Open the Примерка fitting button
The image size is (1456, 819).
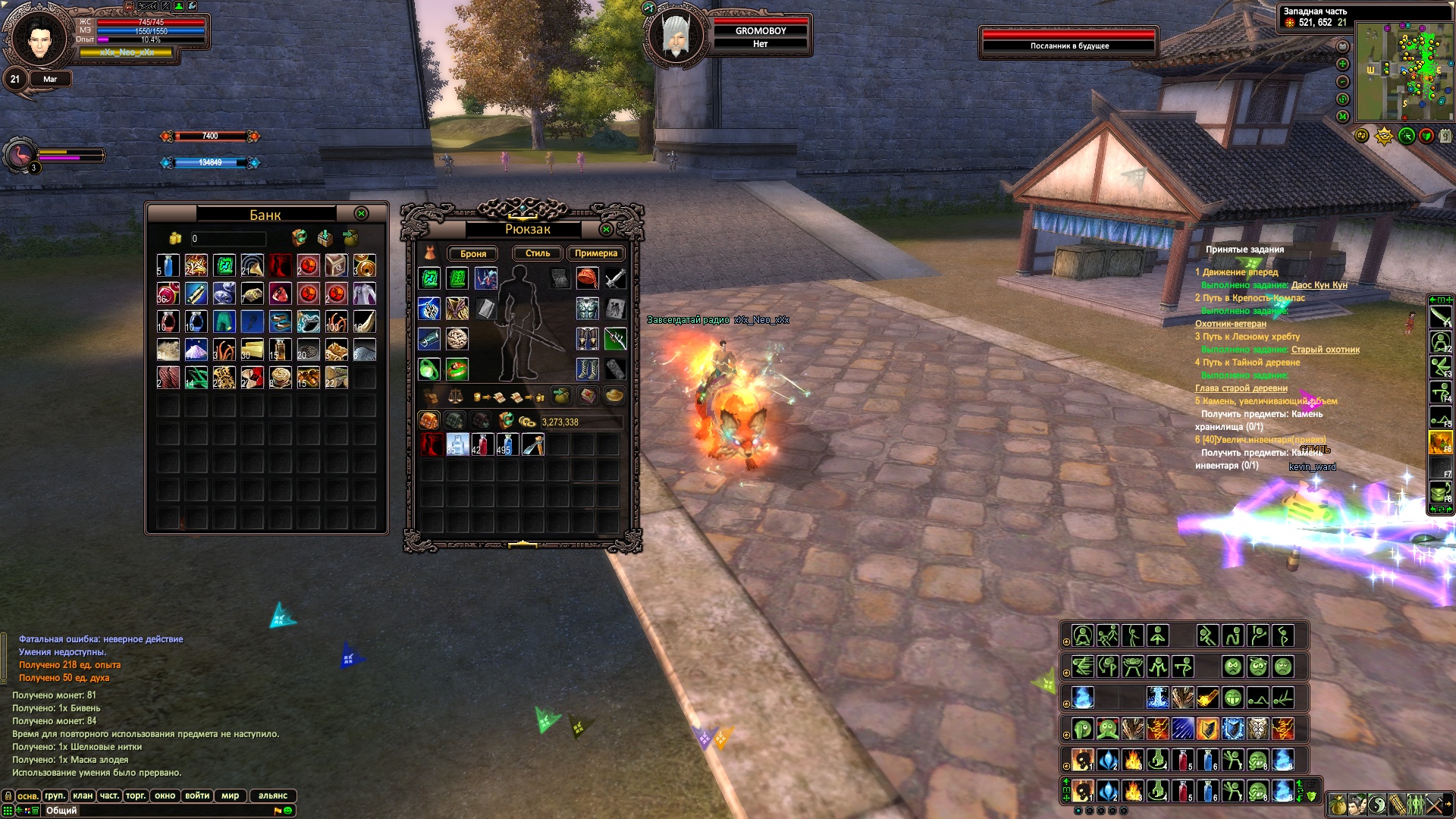pyautogui.click(x=595, y=253)
